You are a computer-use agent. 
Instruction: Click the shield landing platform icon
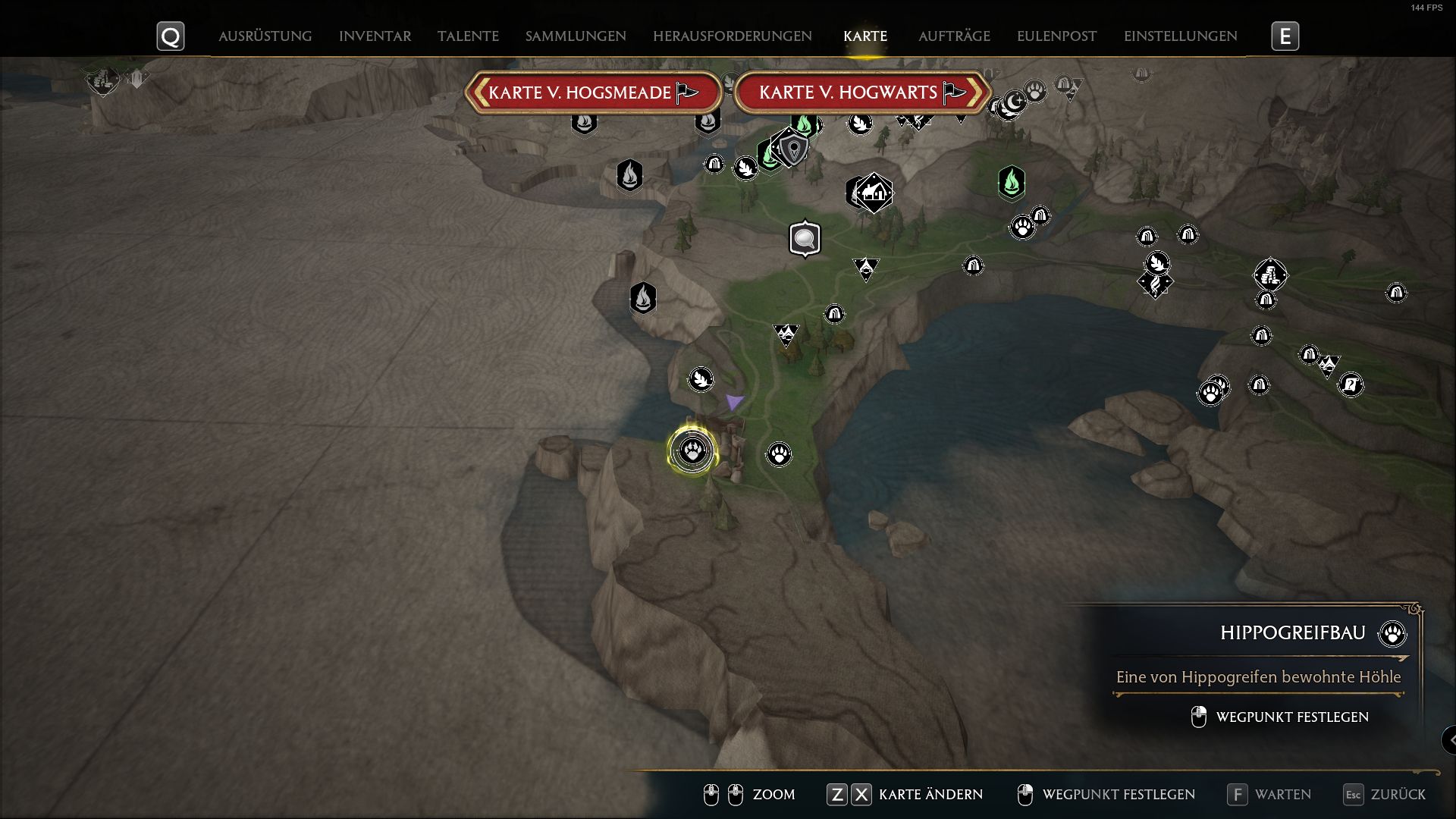point(792,150)
